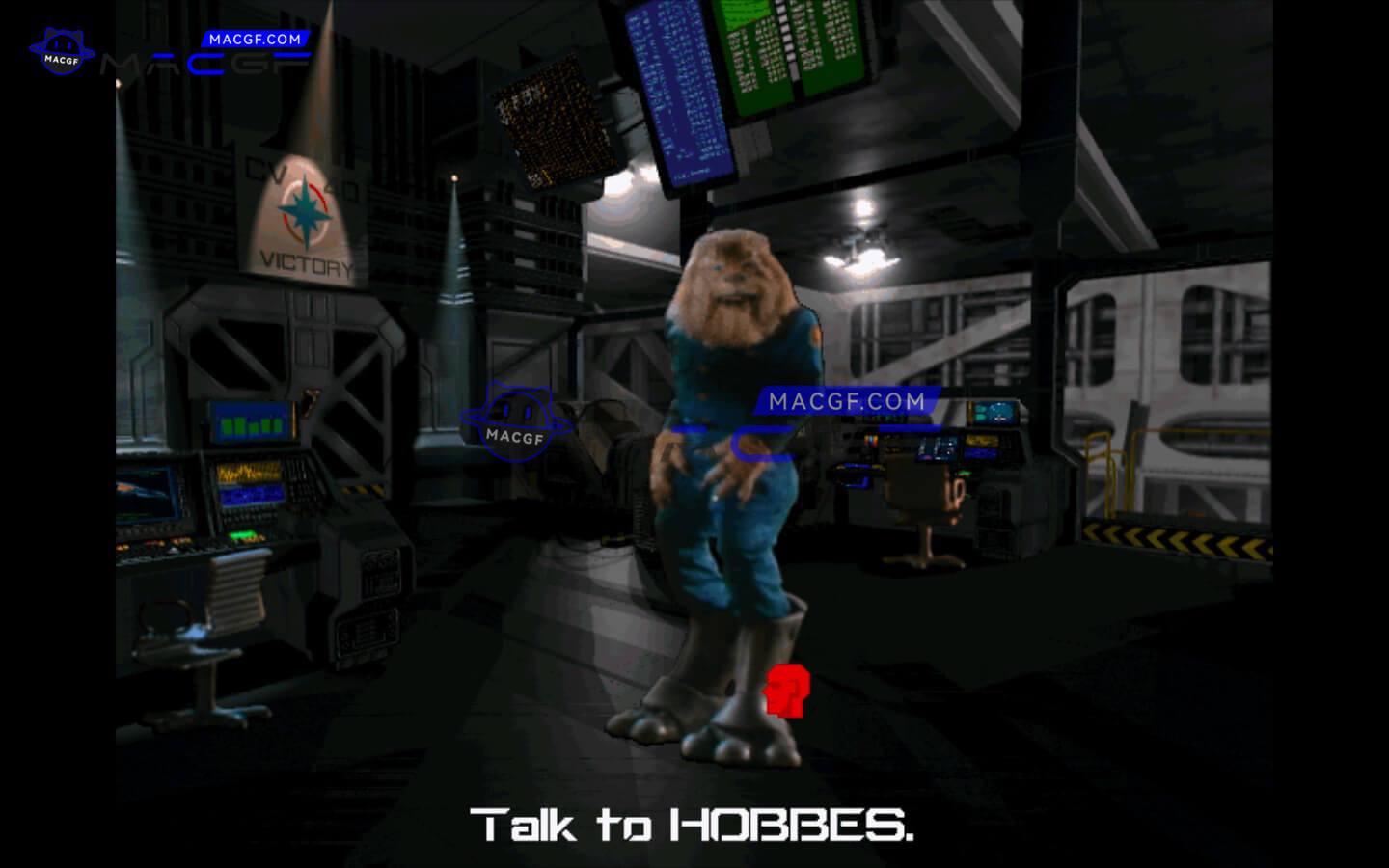The width and height of the screenshot is (1389, 868).
Task: Toggle the green indicator light on the left console
Action: 243,535
